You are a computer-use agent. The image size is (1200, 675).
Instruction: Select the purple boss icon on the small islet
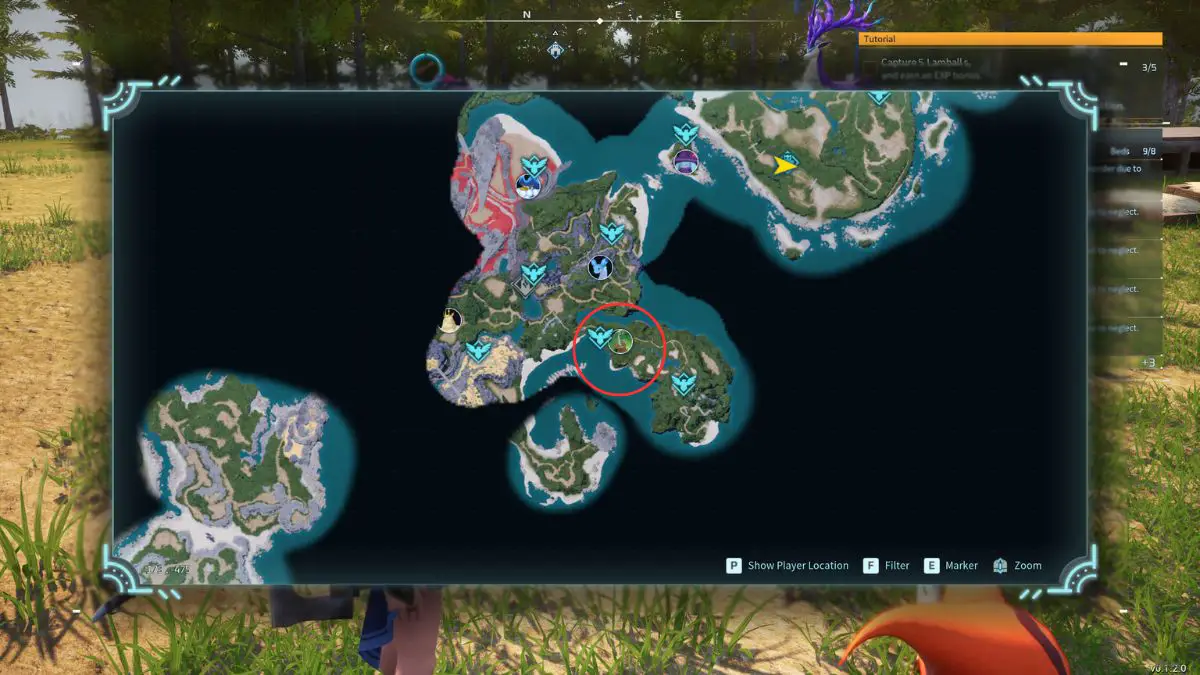(x=685, y=160)
